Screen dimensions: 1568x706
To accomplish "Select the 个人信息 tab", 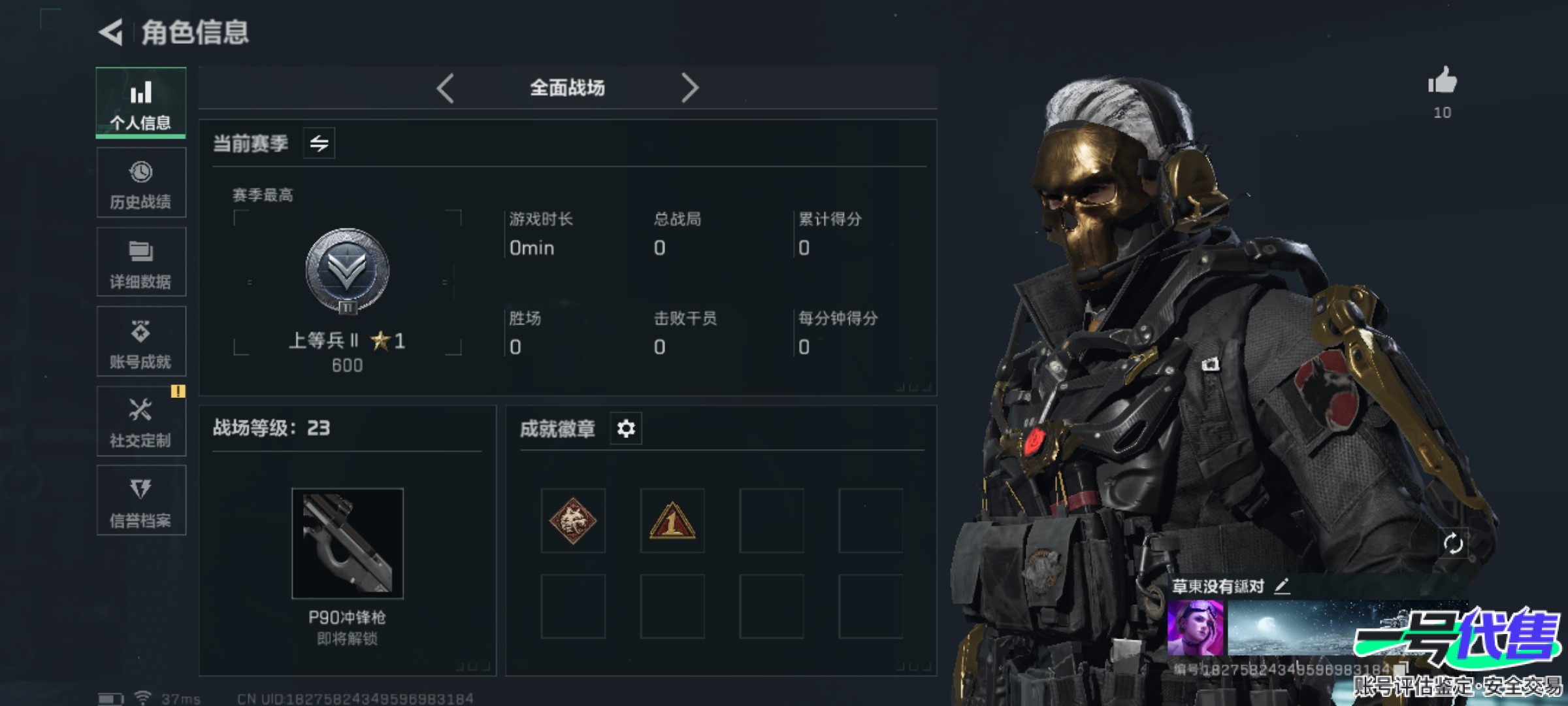I will tap(141, 103).
